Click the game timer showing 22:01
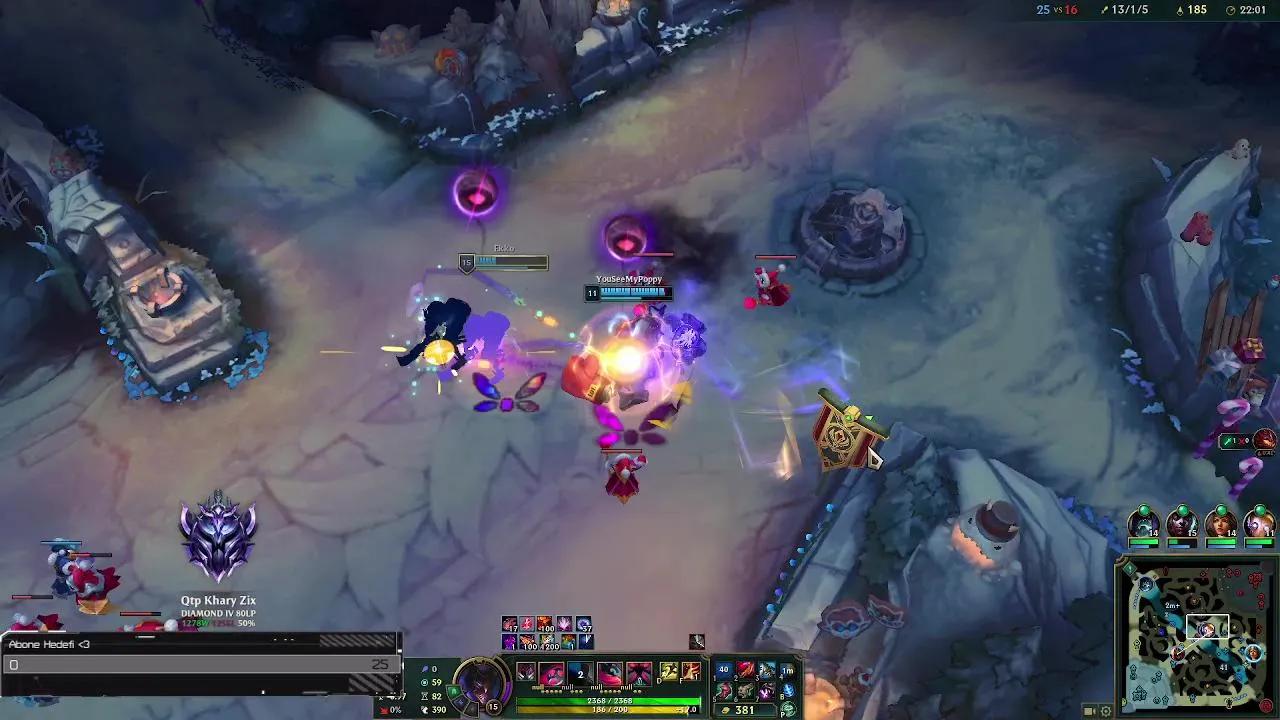The height and width of the screenshot is (720, 1280). (1252, 9)
